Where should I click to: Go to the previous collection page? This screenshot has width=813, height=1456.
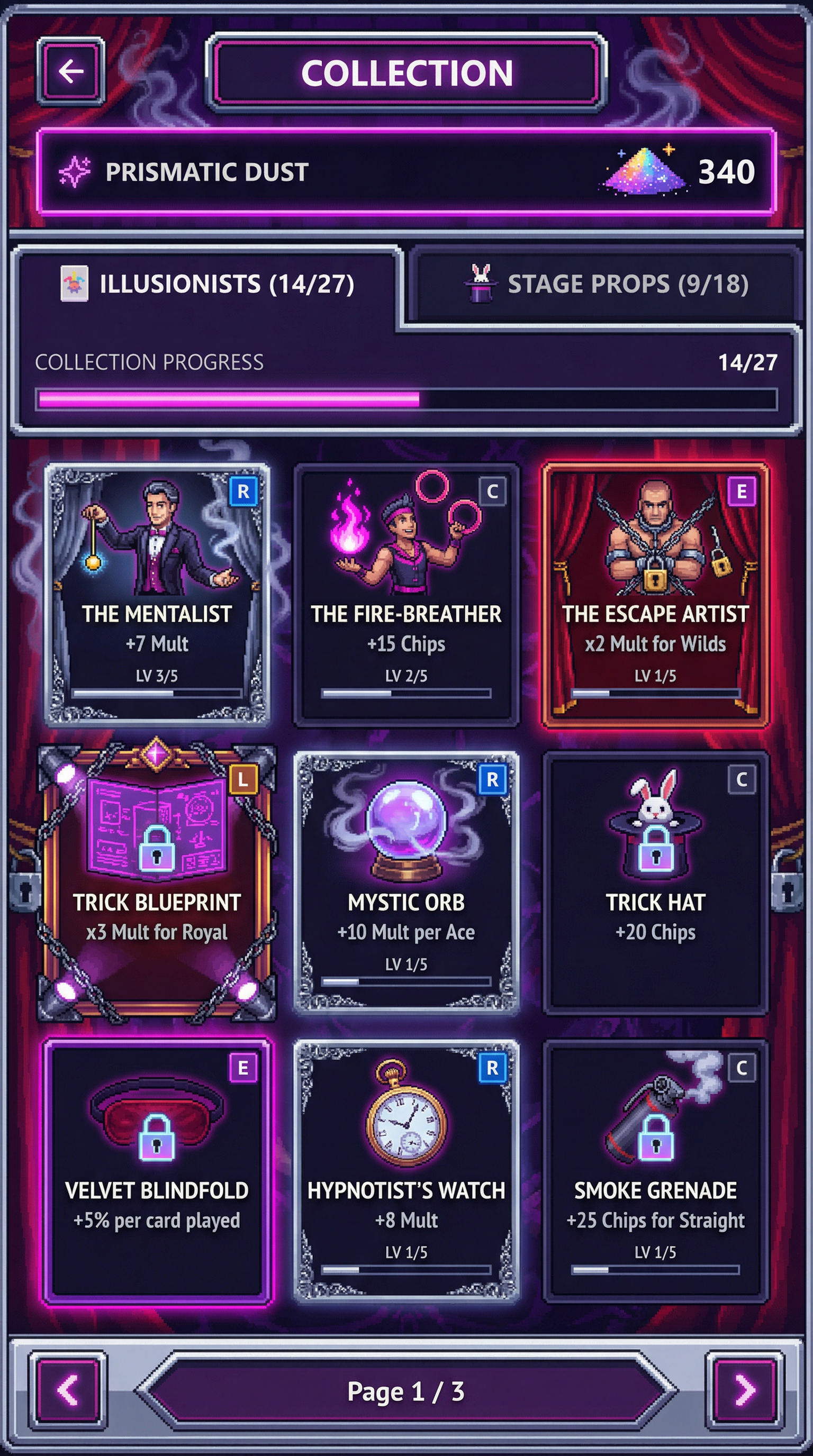click(68, 1391)
